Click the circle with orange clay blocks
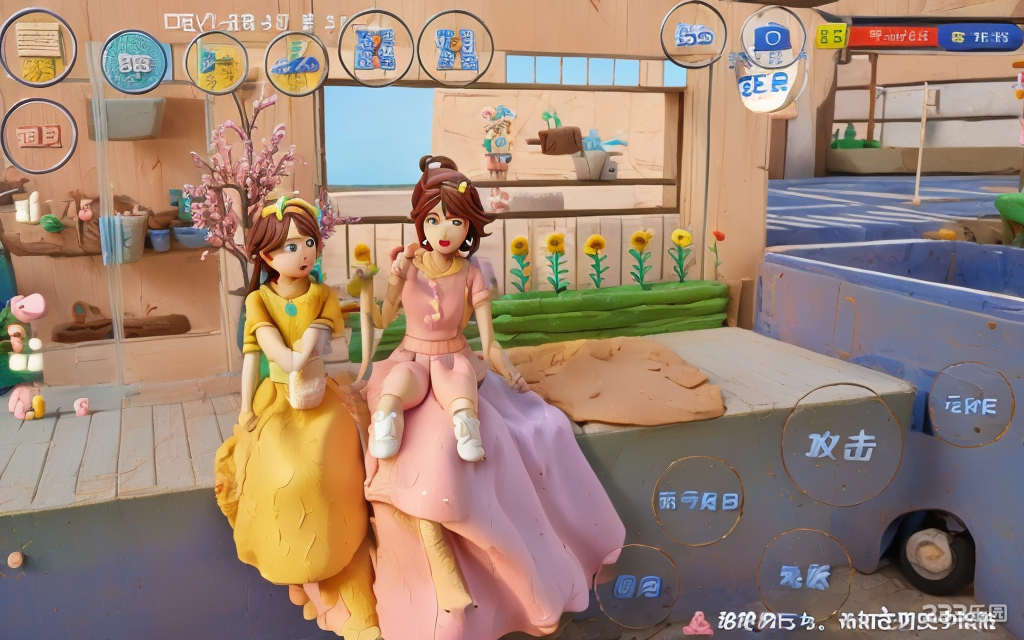The image size is (1024, 640). [39, 135]
